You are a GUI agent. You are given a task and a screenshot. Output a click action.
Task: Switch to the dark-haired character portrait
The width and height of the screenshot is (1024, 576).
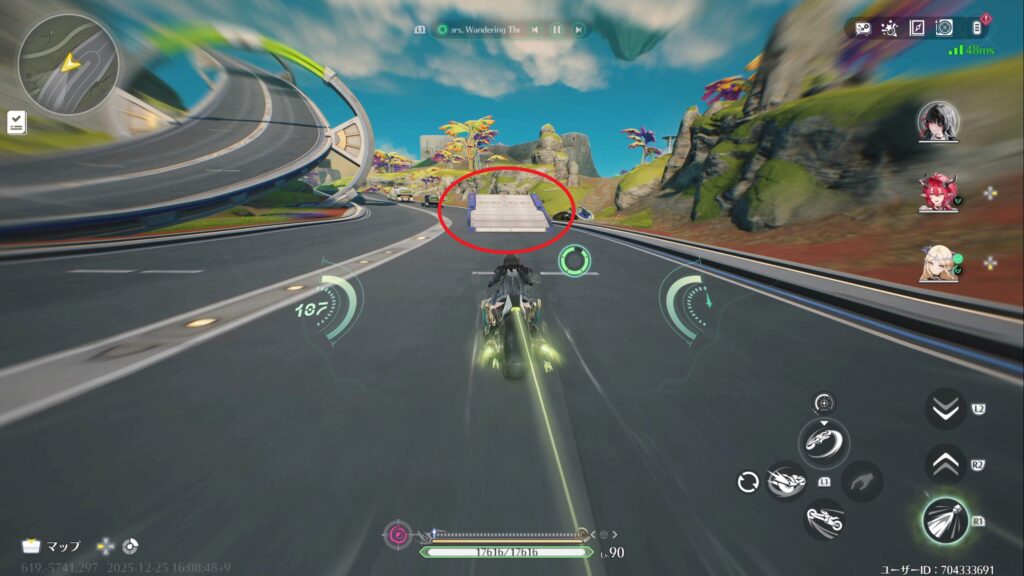click(938, 122)
